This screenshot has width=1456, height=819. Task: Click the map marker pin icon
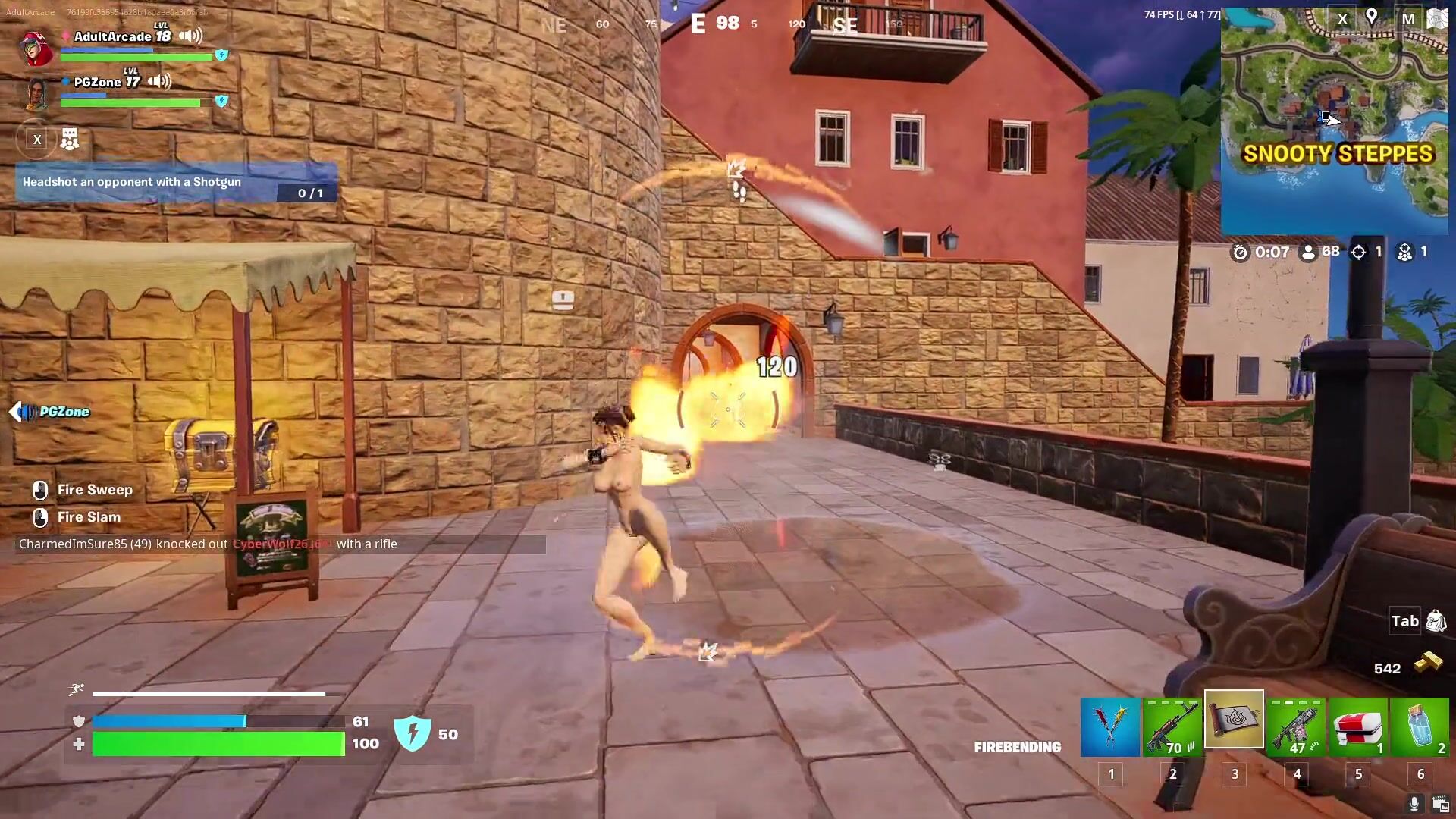pos(1371,17)
